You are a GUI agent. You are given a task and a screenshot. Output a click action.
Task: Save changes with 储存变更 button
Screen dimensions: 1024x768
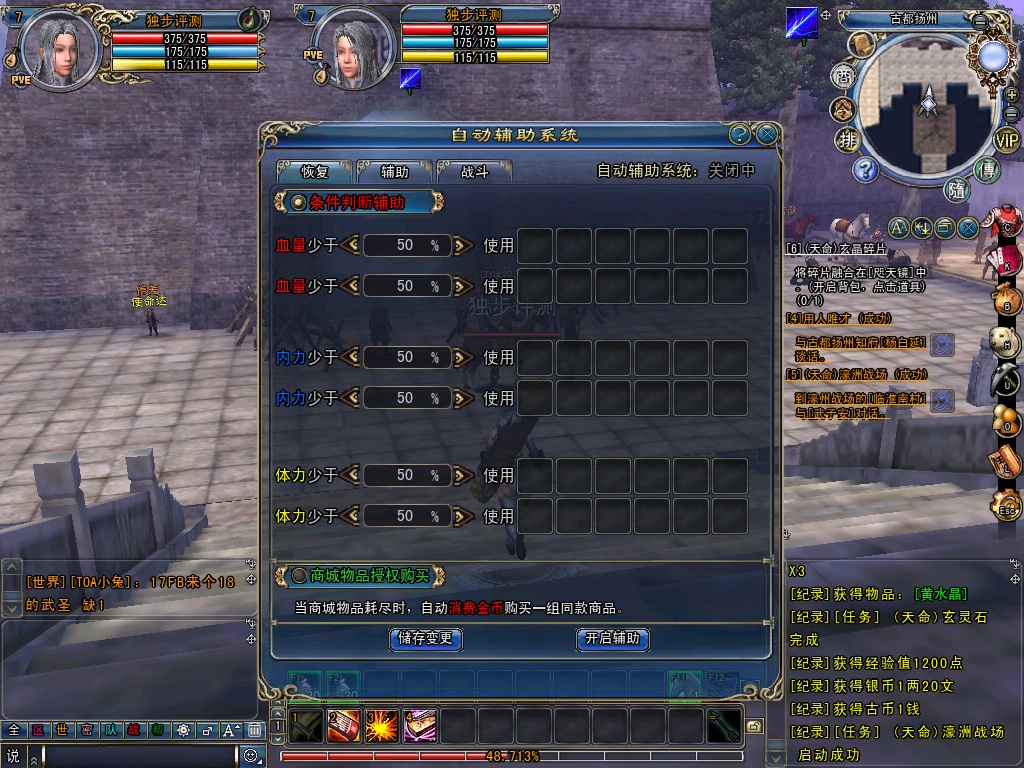425,638
